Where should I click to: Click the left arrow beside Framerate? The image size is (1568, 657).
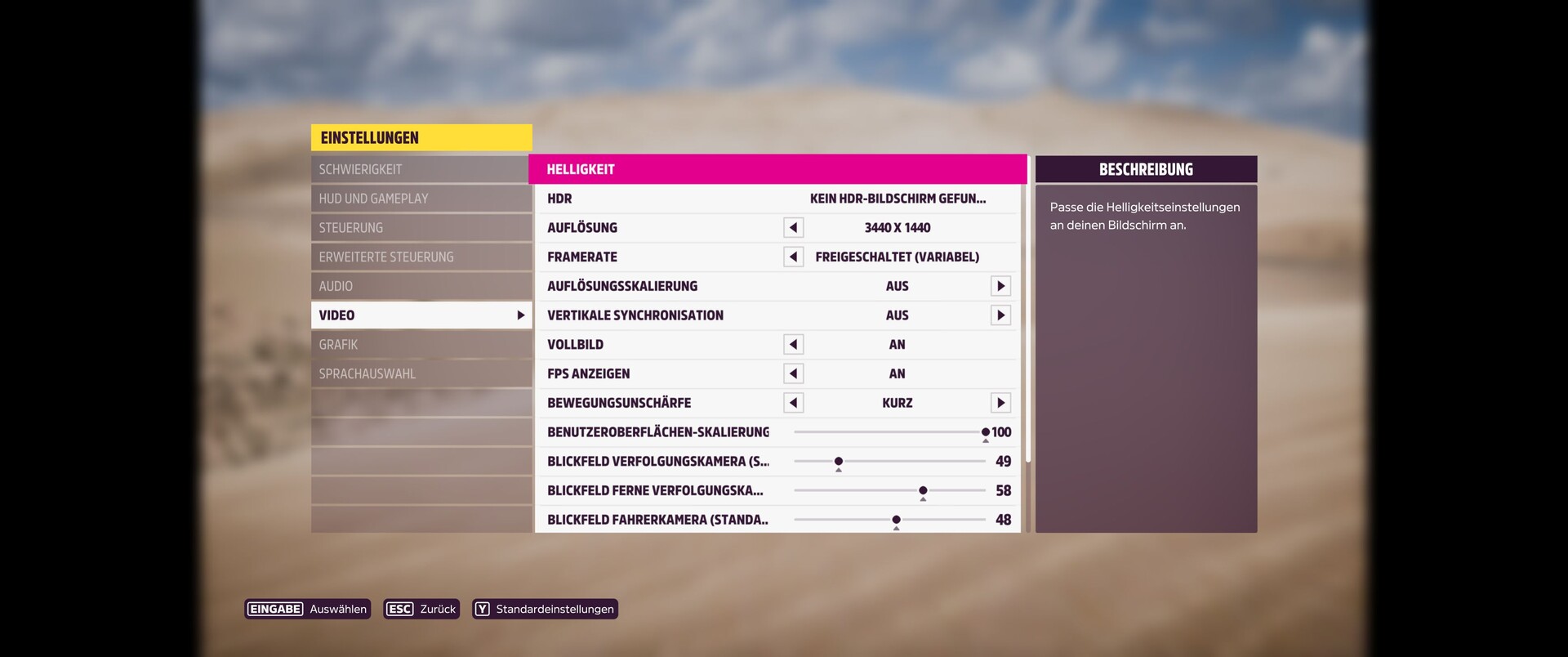(x=792, y=257)
